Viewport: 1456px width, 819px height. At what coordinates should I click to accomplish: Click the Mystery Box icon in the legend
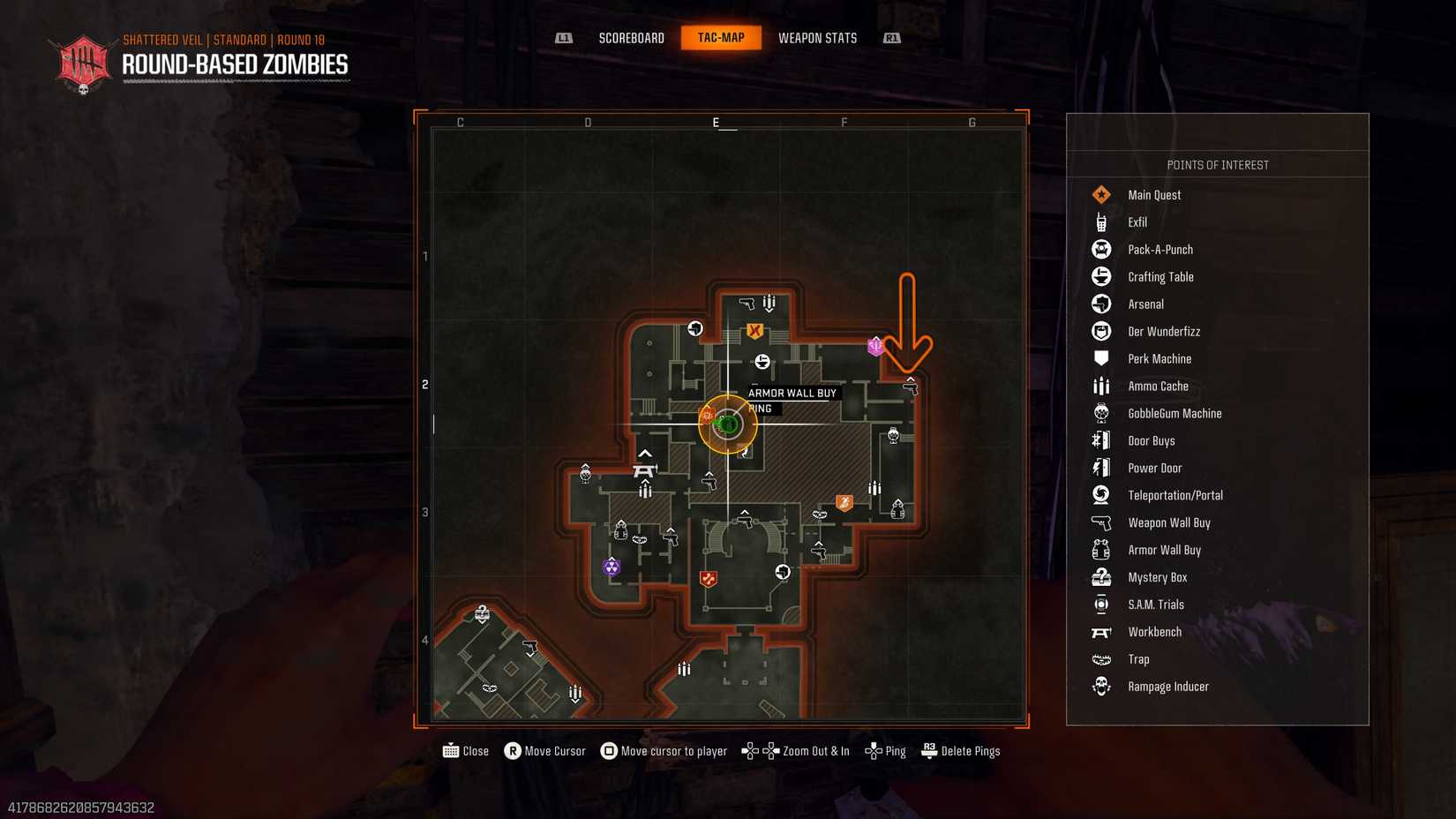tap(1100, 576)
